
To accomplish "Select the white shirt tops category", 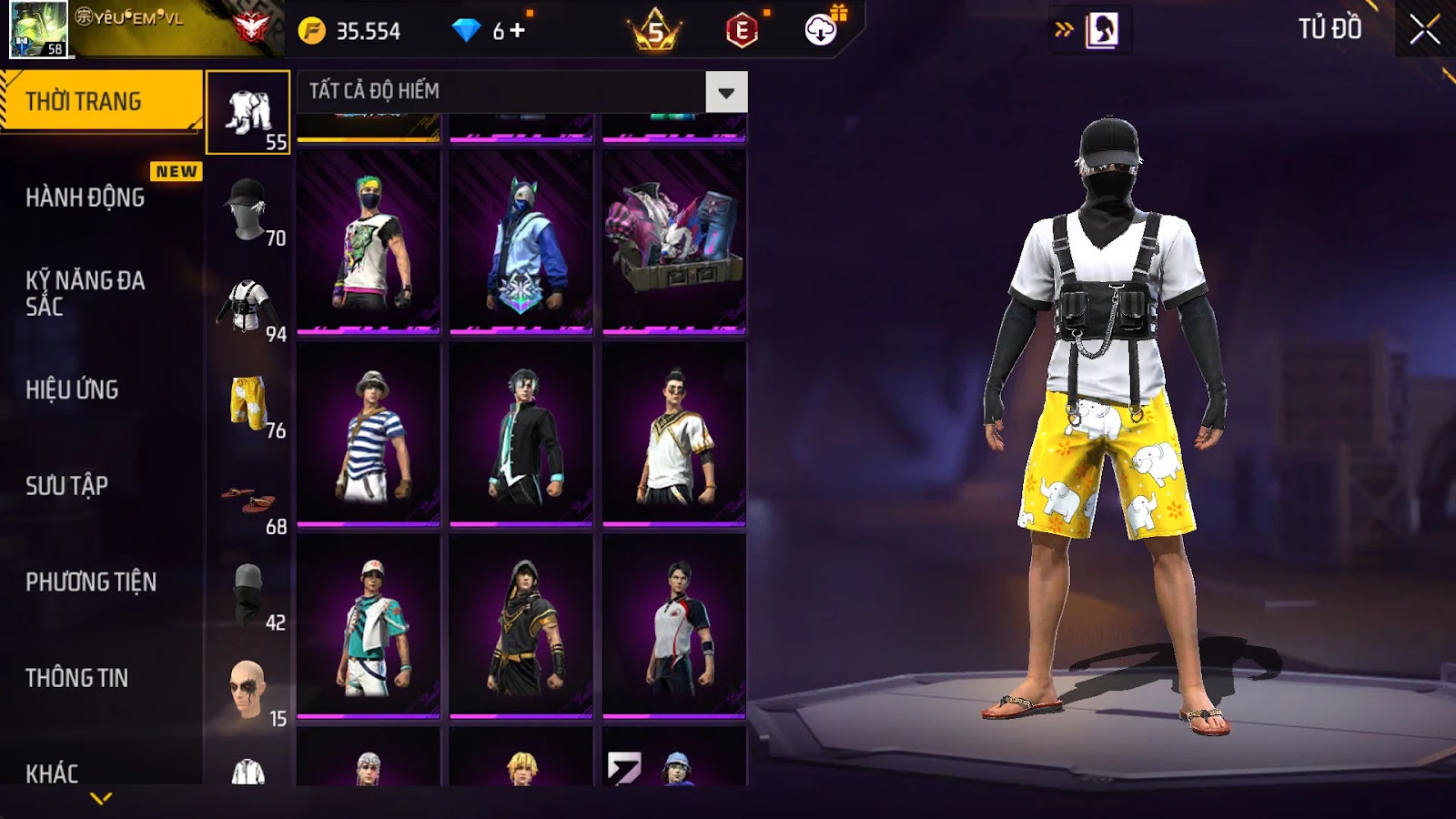I will pyautogui.click(x=248, y=306).
